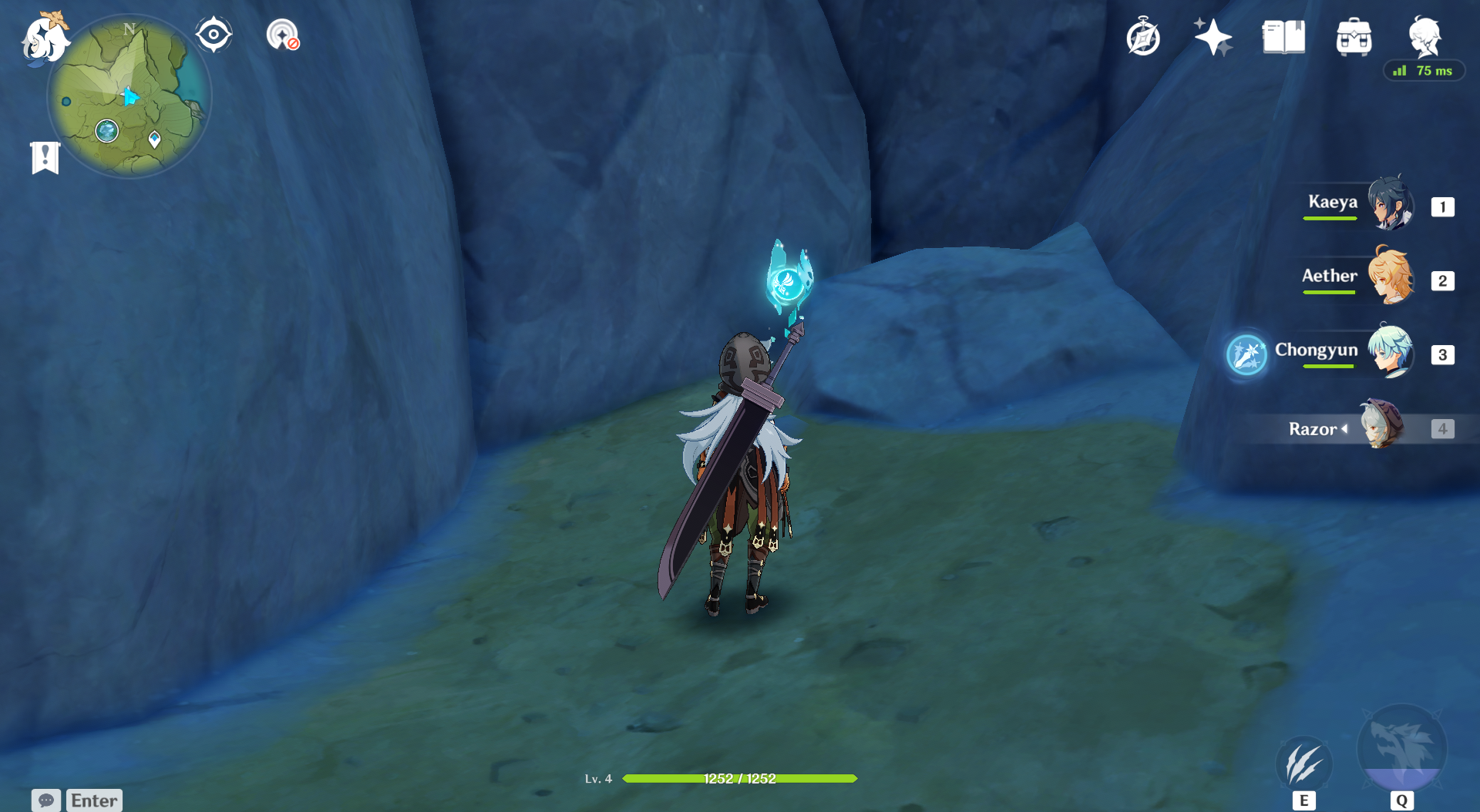Open the chat speech bubble icon
The width and height of the screenshot is (1480, 812).
click(46, 800)
